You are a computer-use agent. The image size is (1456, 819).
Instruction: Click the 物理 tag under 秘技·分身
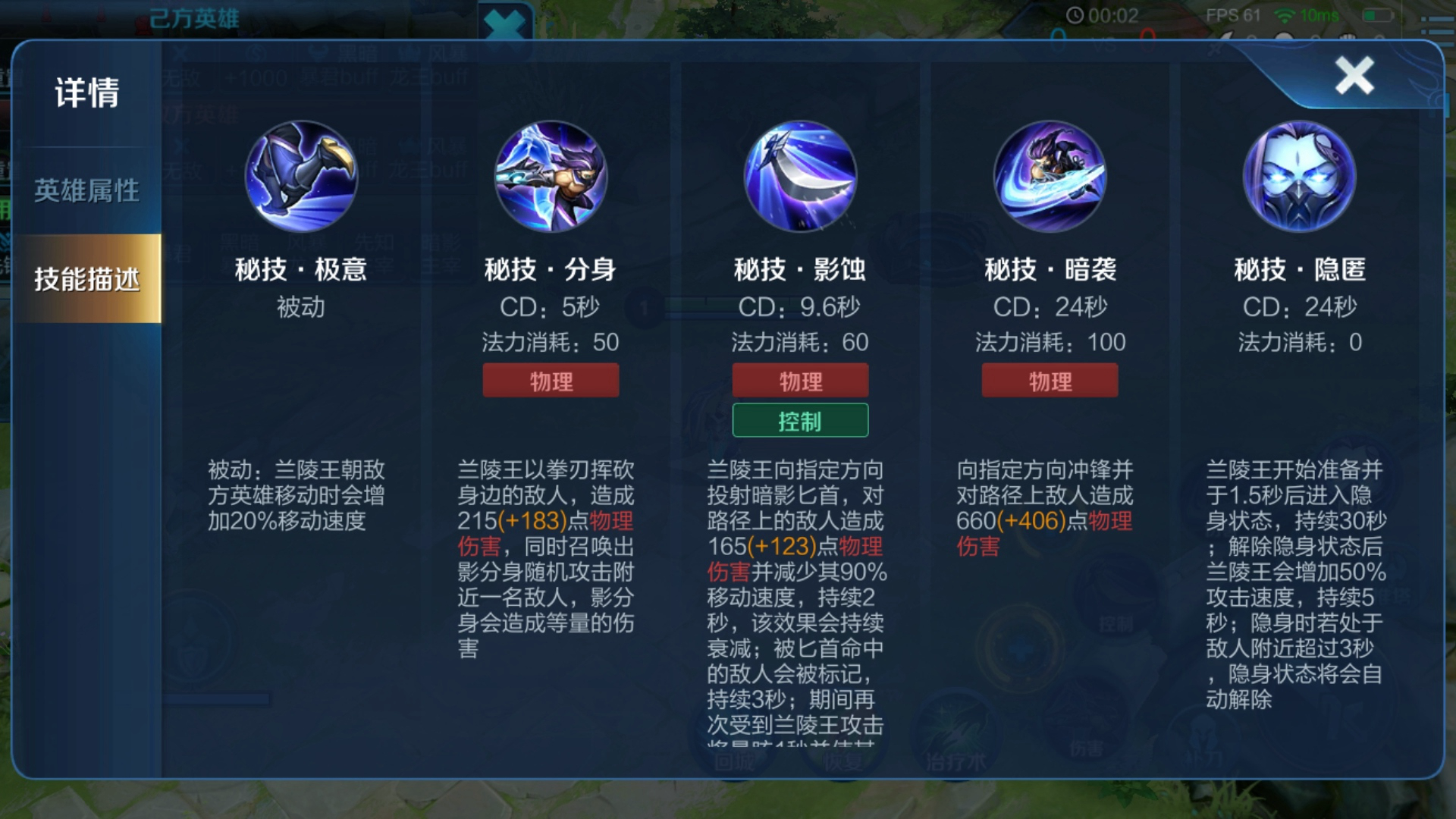point(551,380)
